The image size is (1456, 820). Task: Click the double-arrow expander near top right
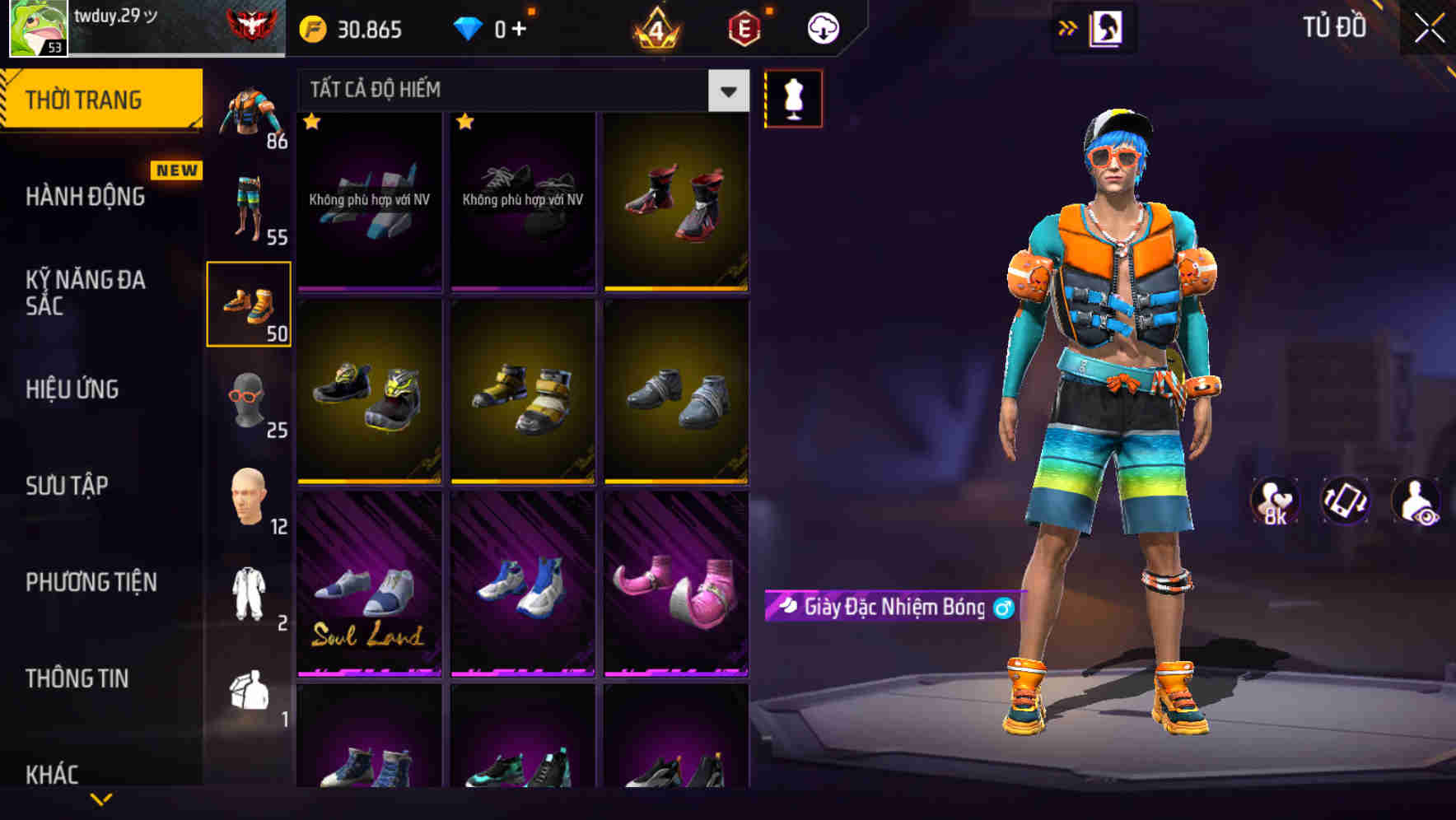click(1068, 27)
